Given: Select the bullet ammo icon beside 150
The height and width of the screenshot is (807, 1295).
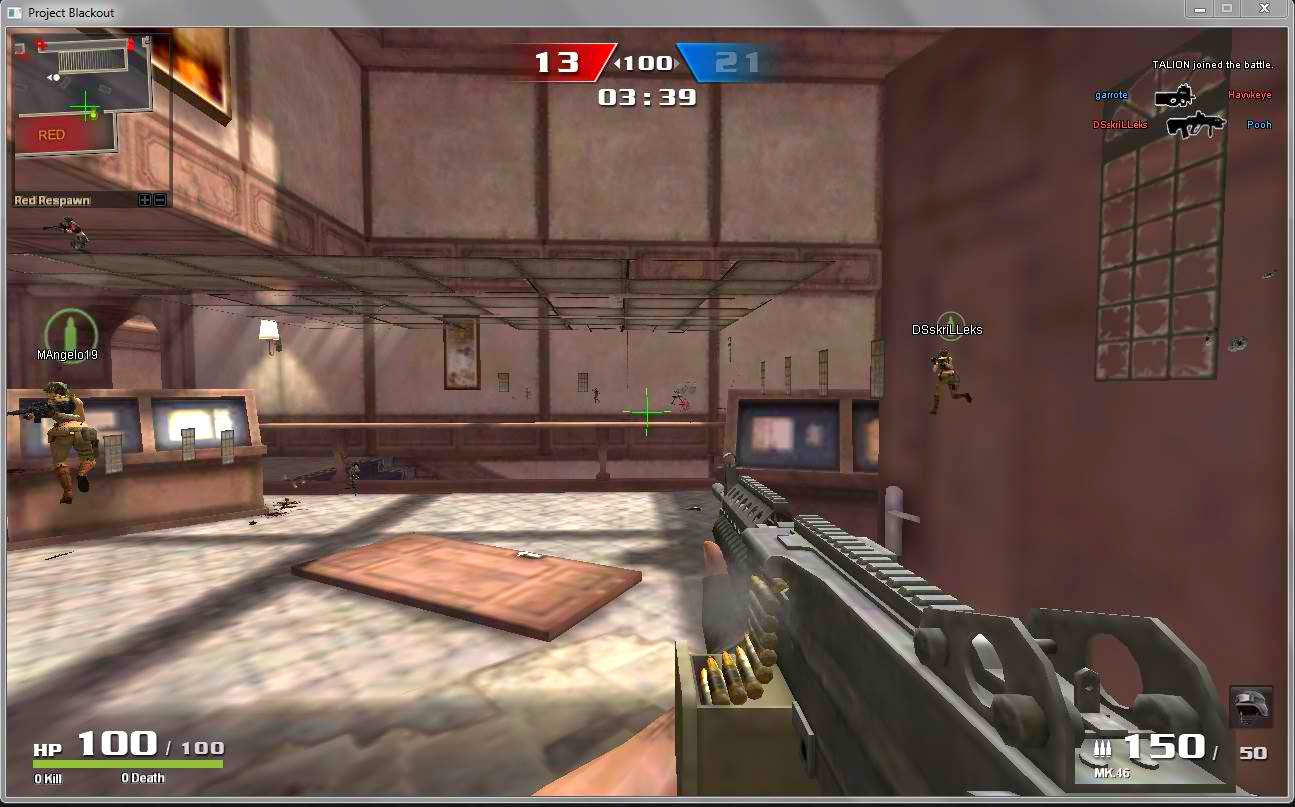Looking at the screenshot, I should [x=1104, y=748].
